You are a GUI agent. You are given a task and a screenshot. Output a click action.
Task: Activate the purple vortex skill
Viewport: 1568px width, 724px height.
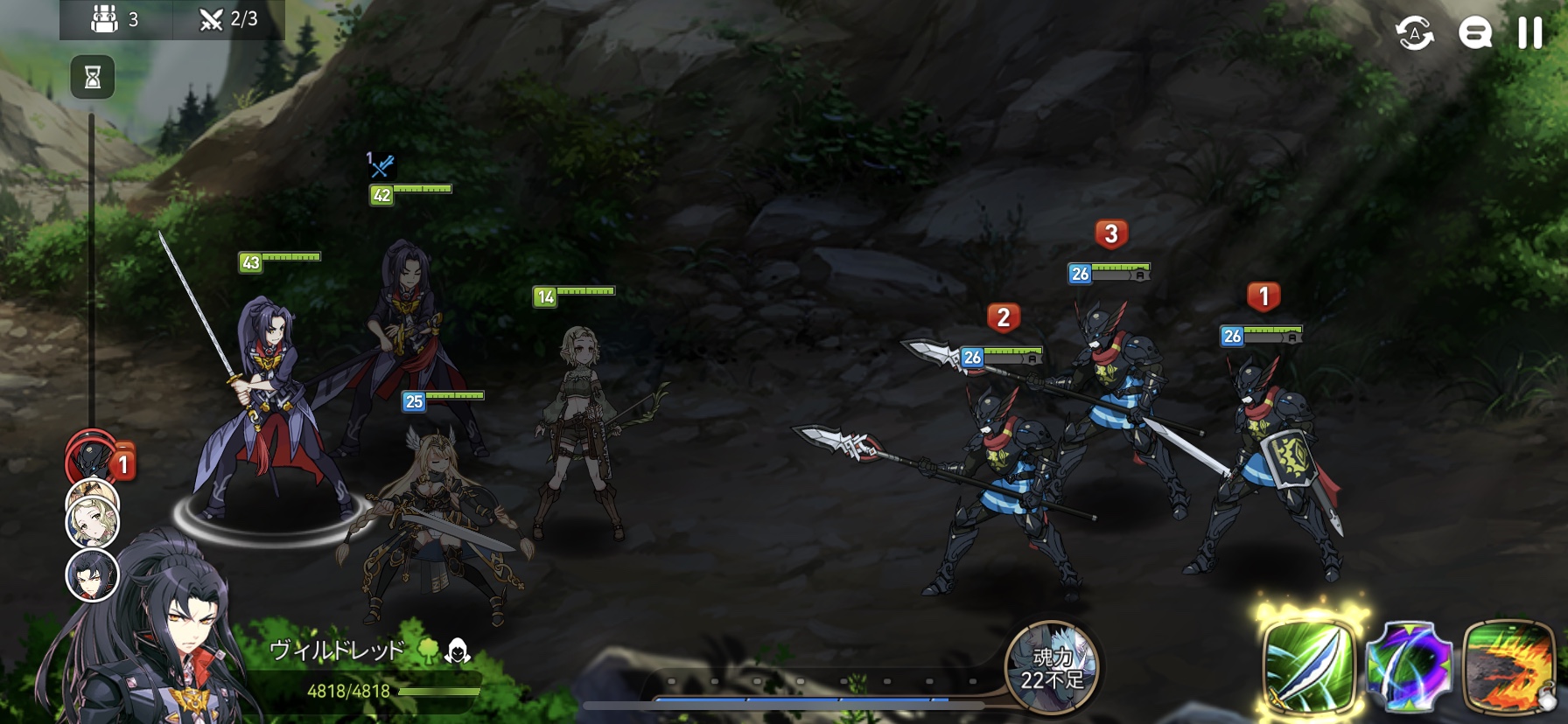pos(1409,667)
